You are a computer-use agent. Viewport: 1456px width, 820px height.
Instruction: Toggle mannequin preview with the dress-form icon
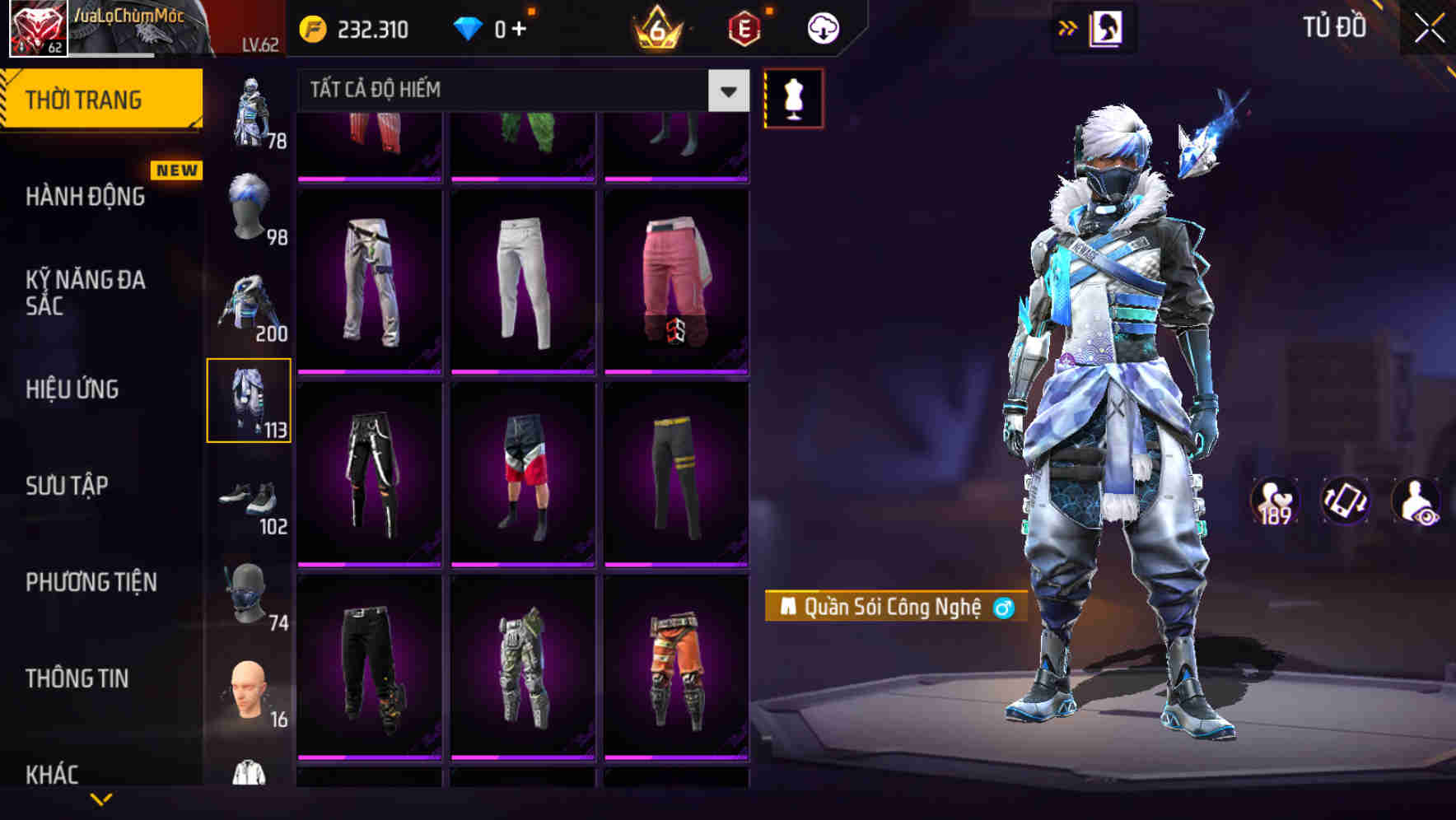click(793, 97)
